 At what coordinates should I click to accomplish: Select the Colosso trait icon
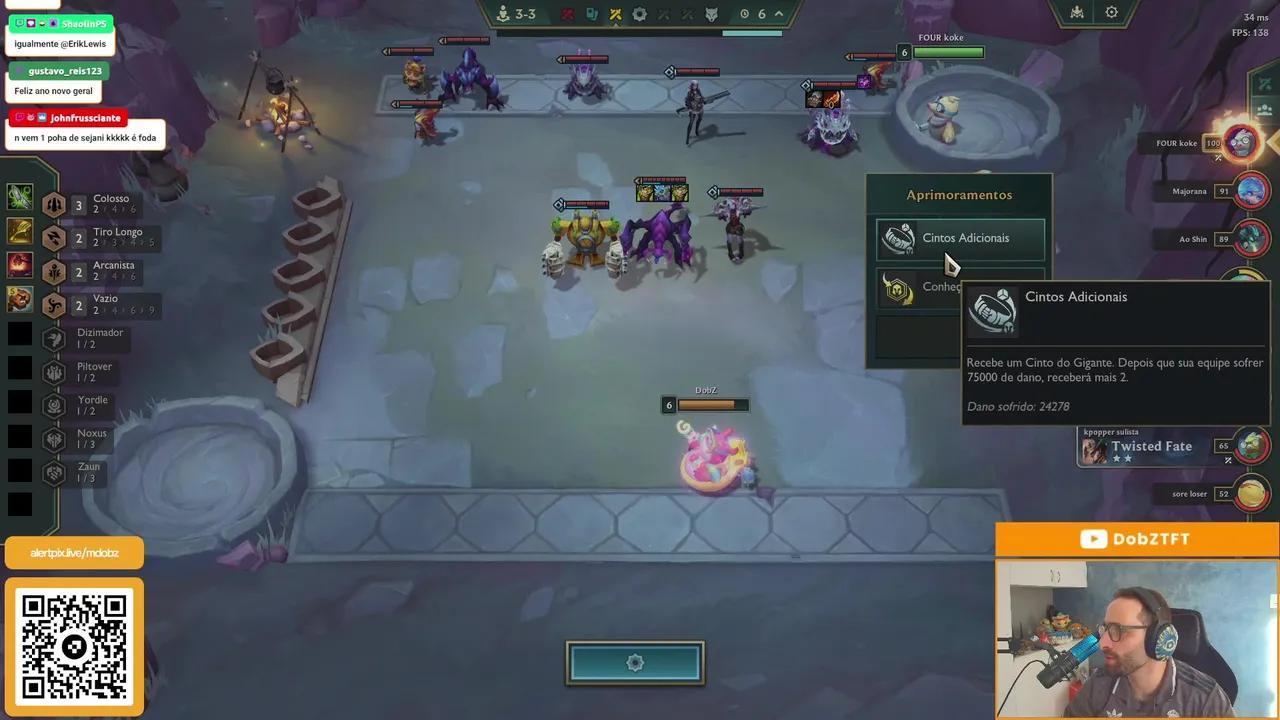click(x=54, y=204)
